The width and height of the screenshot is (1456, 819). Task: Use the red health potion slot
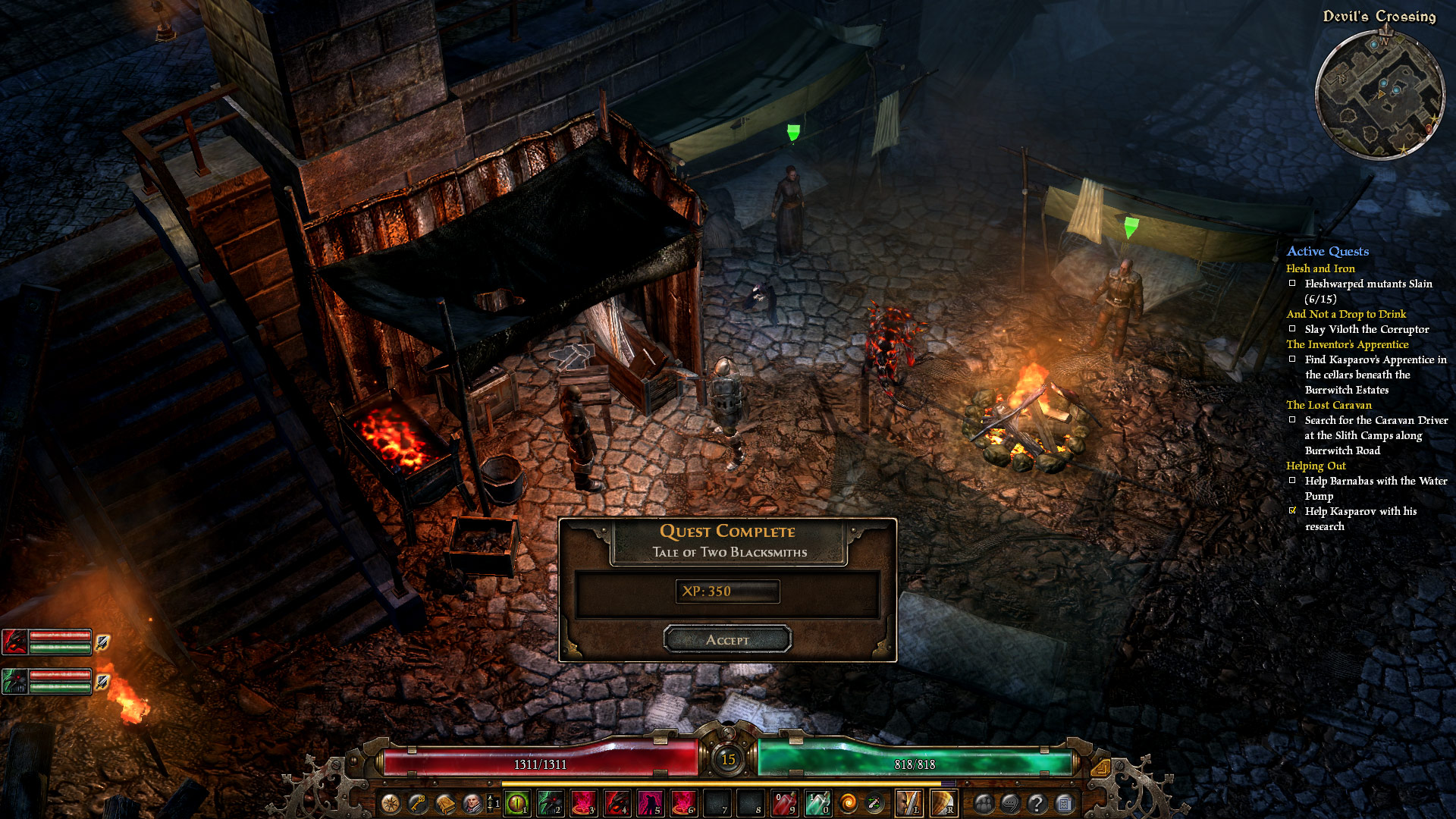784,803
